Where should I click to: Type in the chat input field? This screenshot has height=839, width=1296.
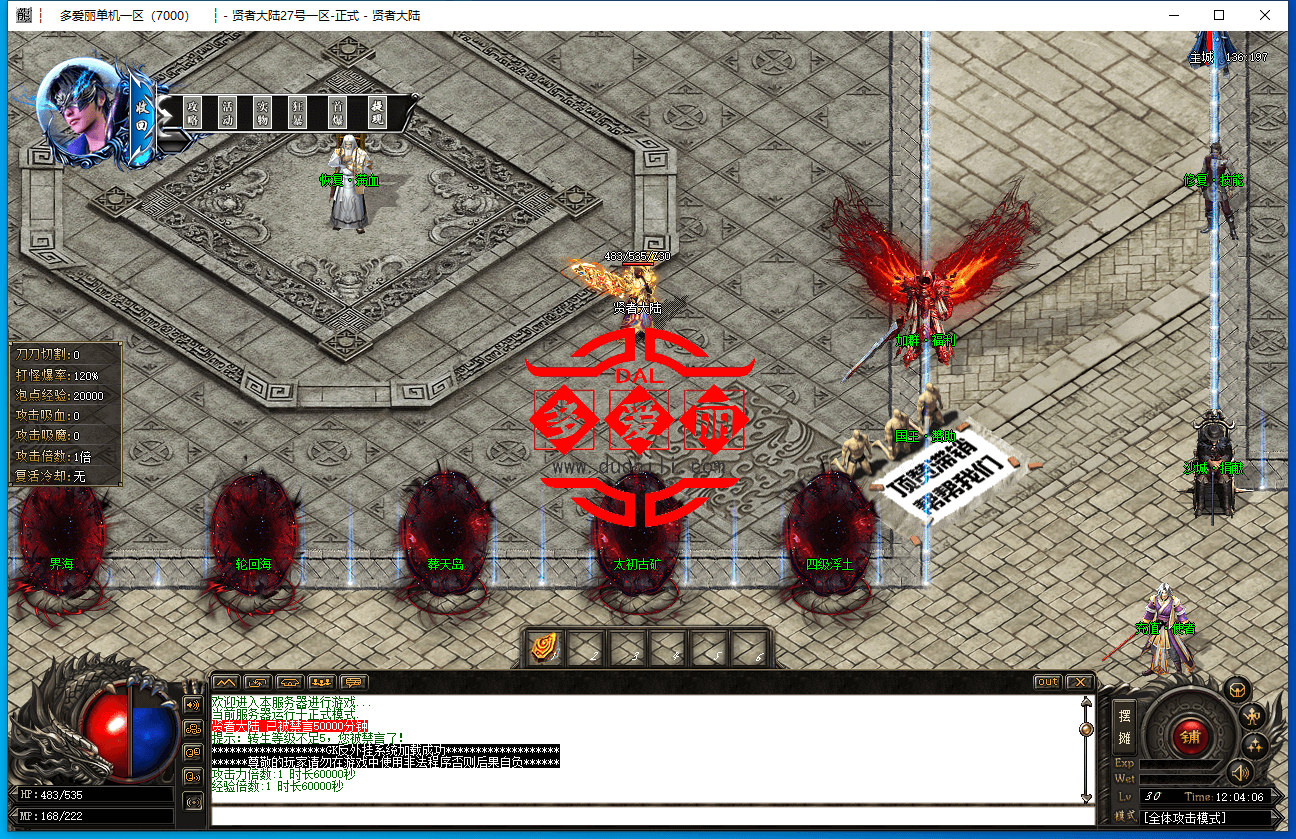pos(650,816)
